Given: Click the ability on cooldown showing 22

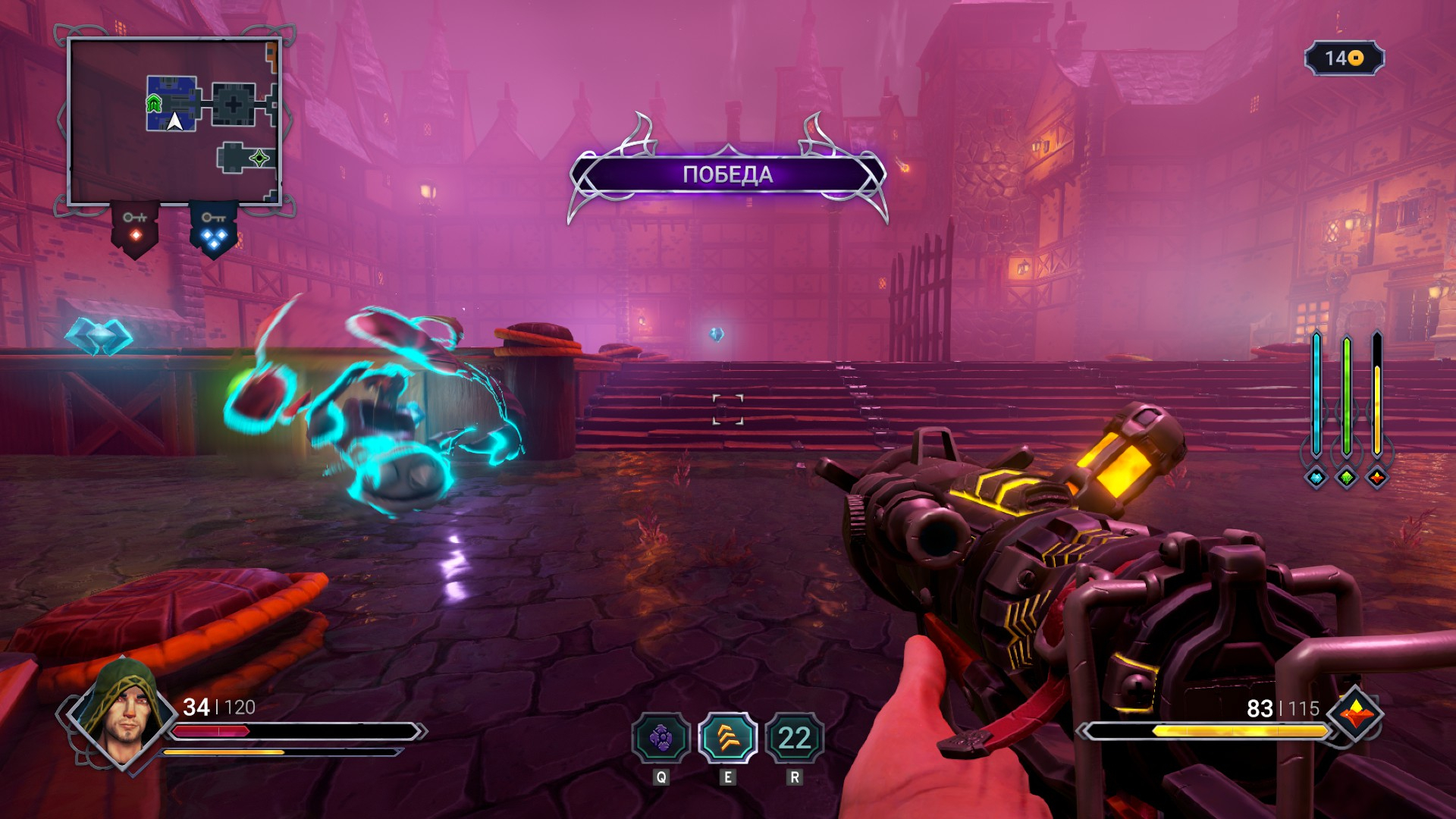Looking at the screenshot, I should (x=794, y=738).
